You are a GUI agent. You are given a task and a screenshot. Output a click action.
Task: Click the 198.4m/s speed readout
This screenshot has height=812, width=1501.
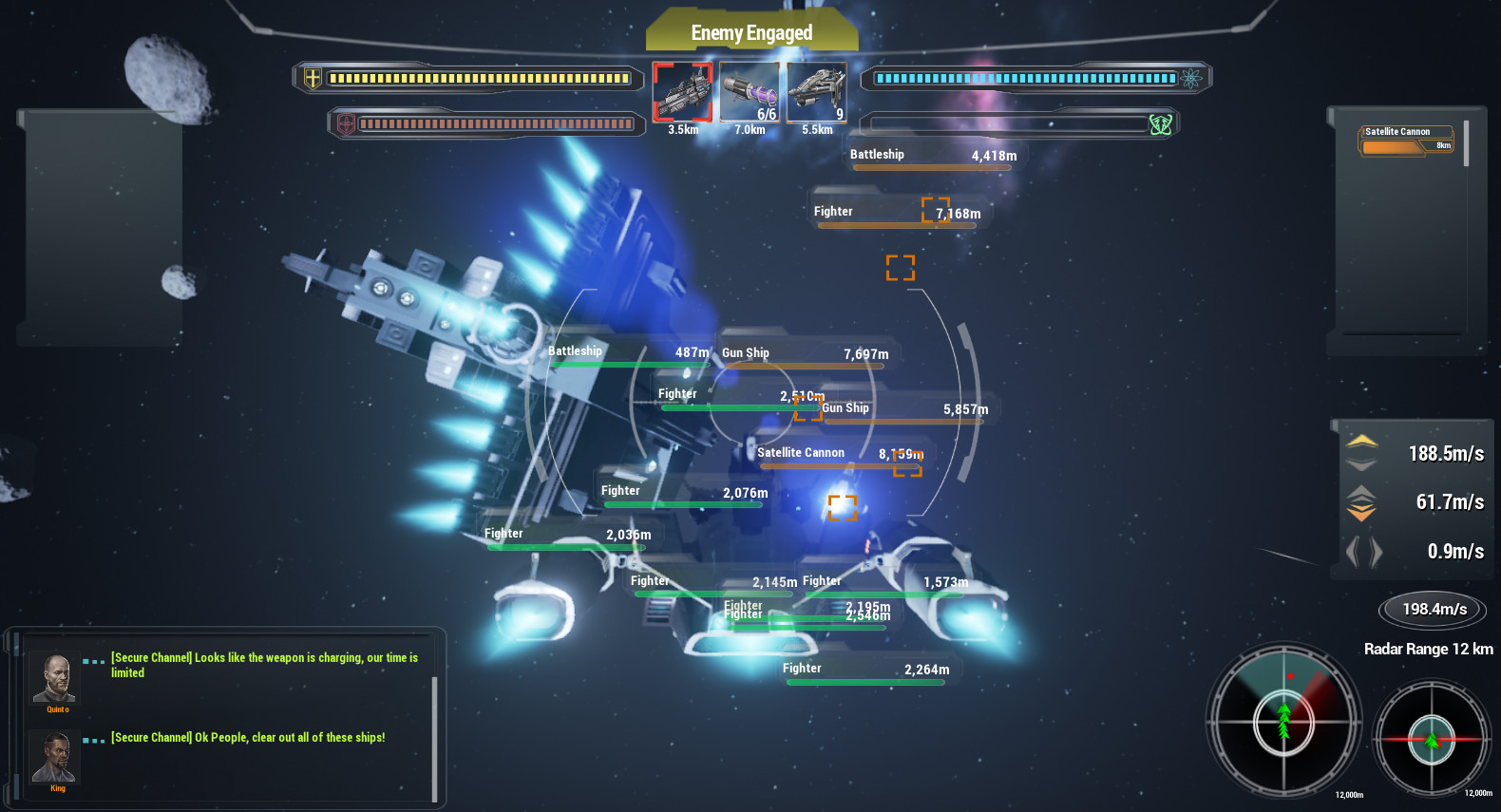click(x=1432, y=609)
